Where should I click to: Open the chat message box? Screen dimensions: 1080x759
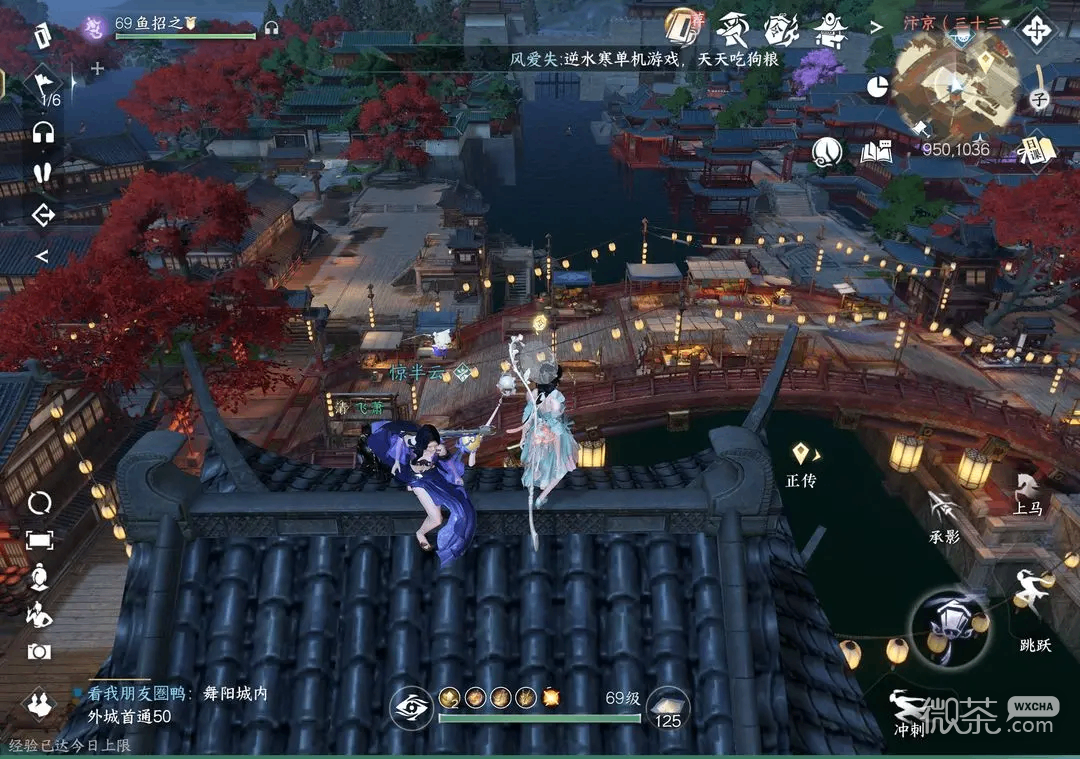point(170,705)
